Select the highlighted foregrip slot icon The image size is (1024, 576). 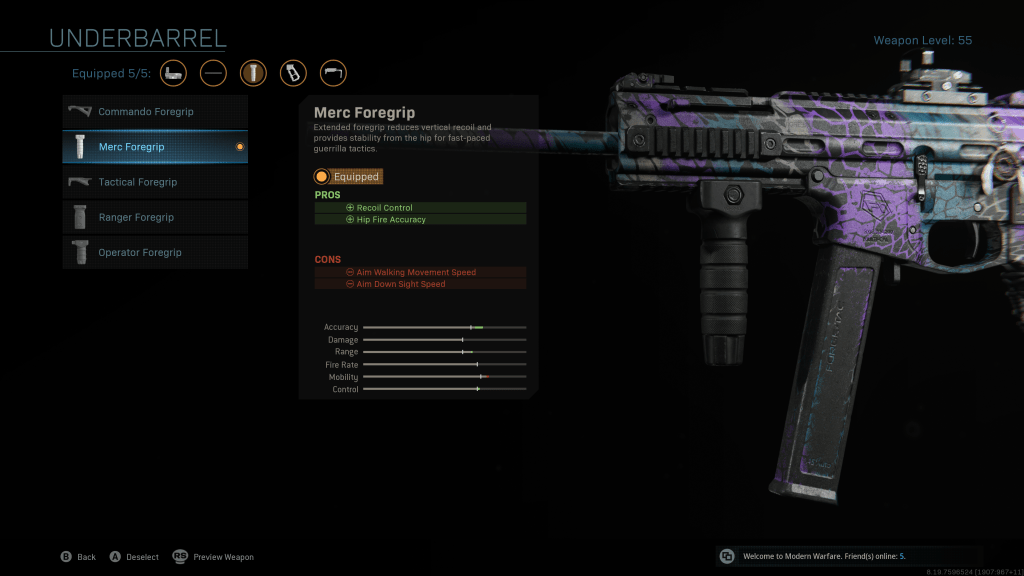pyautogui.click(x=253, y=73)
